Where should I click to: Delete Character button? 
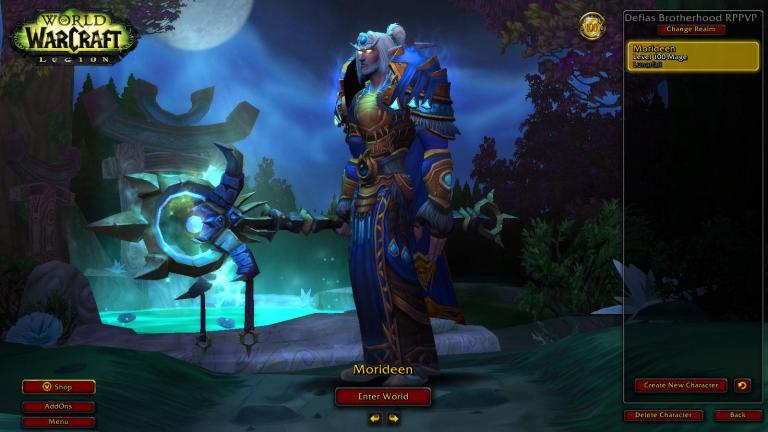tap(664, 415)
